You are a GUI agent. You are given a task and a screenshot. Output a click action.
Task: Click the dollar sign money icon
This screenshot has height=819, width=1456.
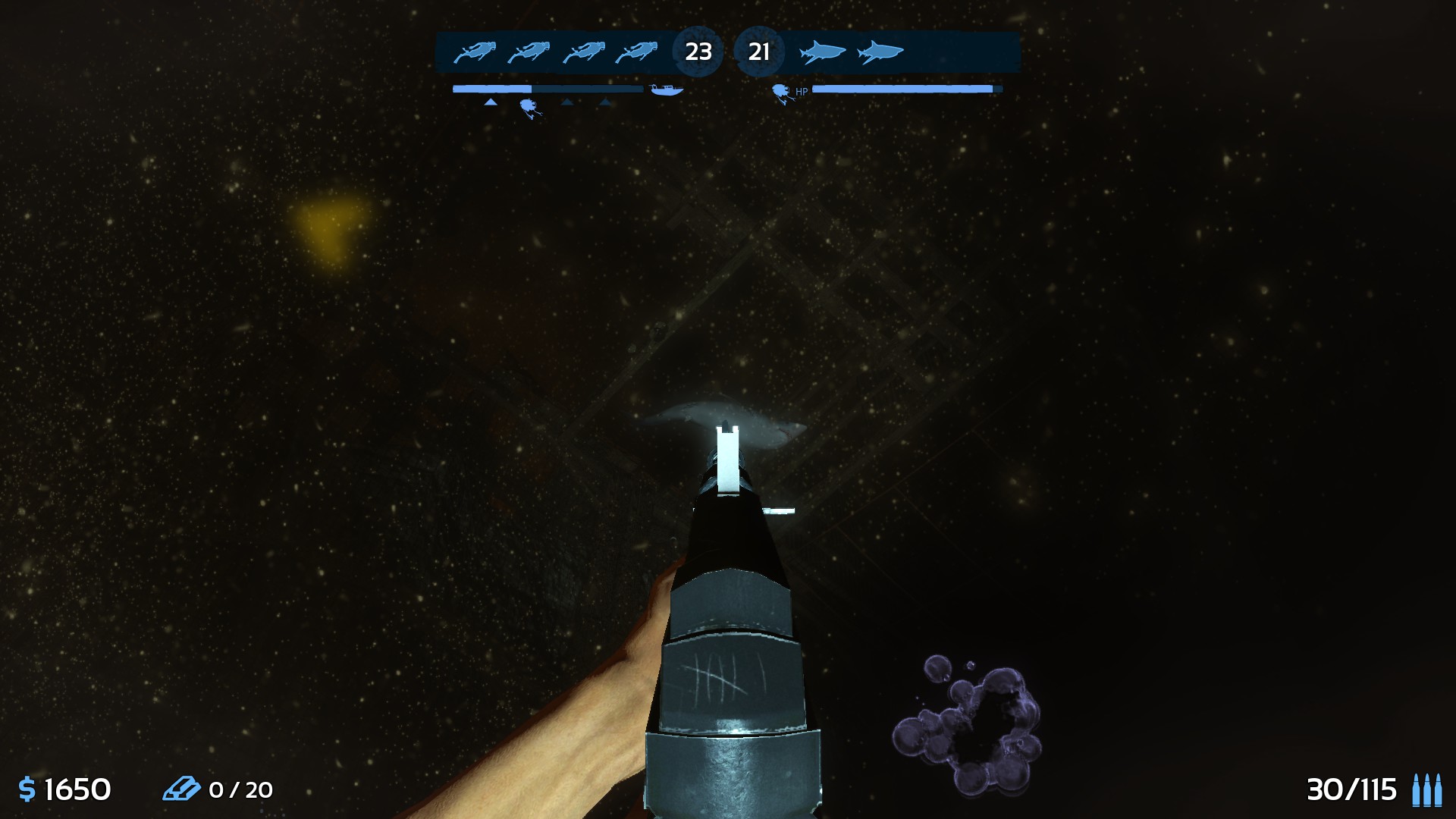(x=28, y=789)
